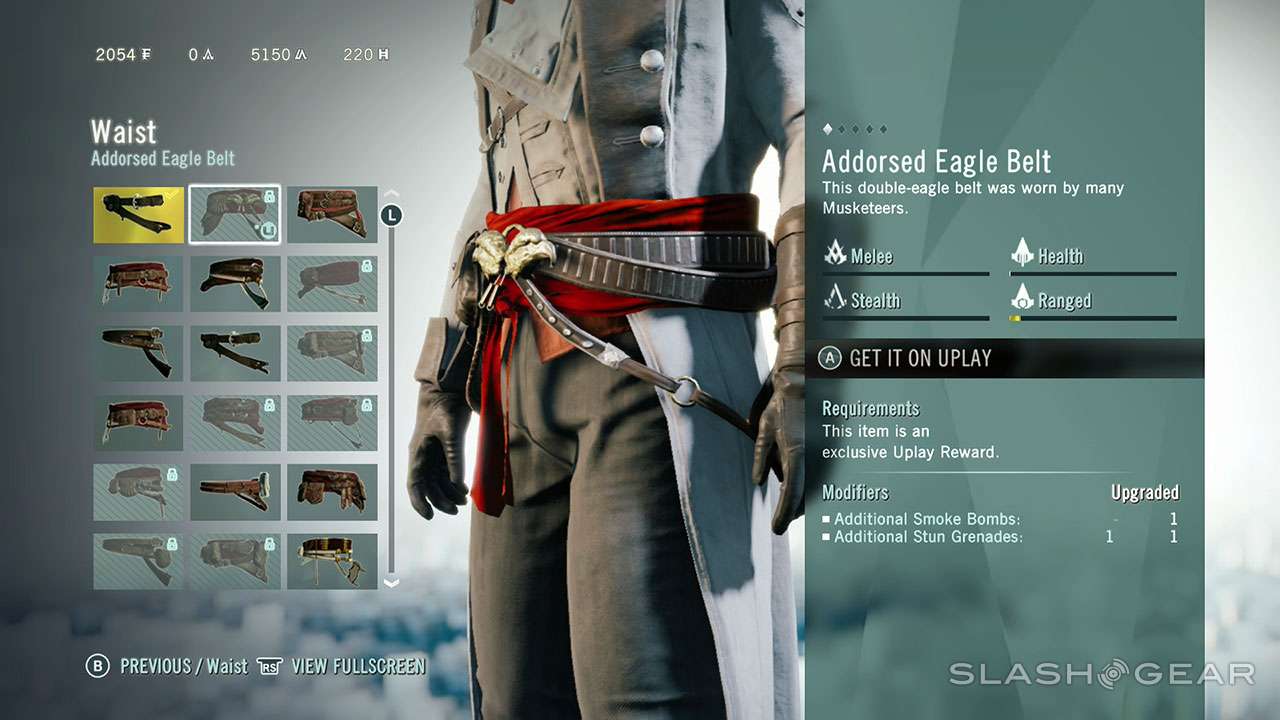This screenshot has height=720, width=1280.
Task: Choose the white-outlined Addorsed Eagle Belt tile
Action: click(x=235, y=215)
